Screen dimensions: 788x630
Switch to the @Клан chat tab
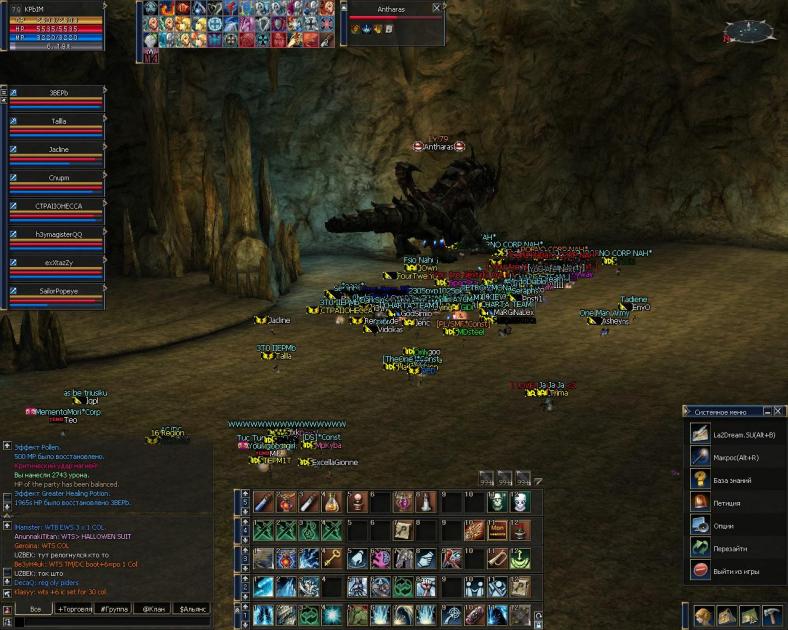pyautogui.click(x=153, y=608)
